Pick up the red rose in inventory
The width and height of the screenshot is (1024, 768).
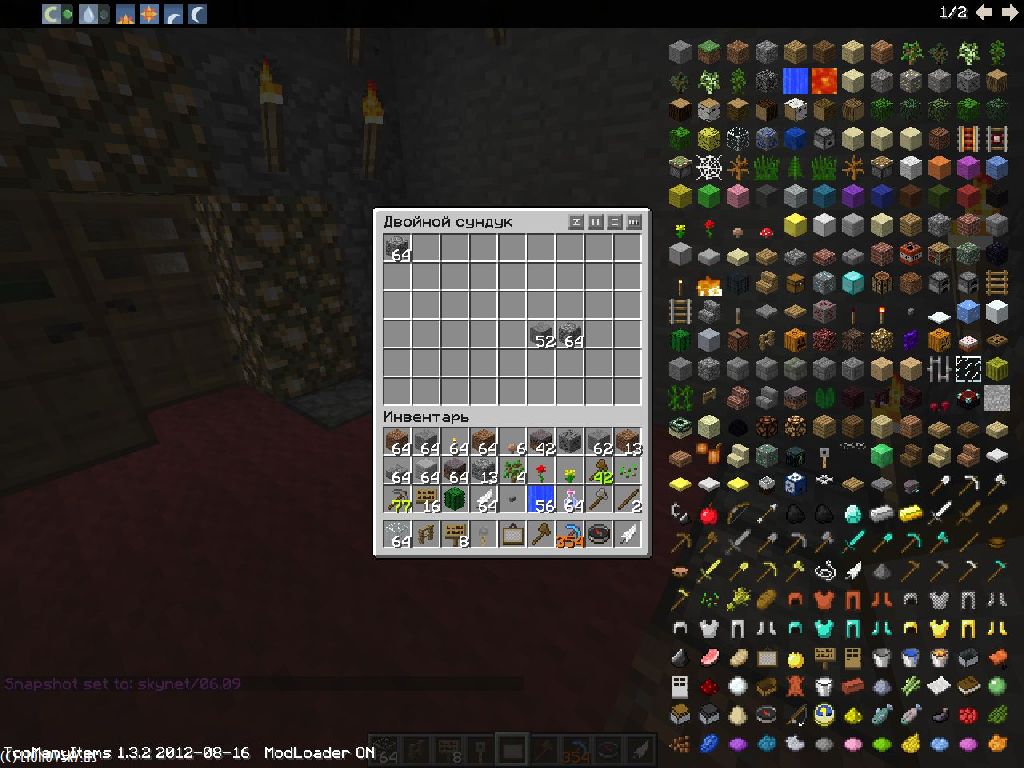[x=542, y=471]
